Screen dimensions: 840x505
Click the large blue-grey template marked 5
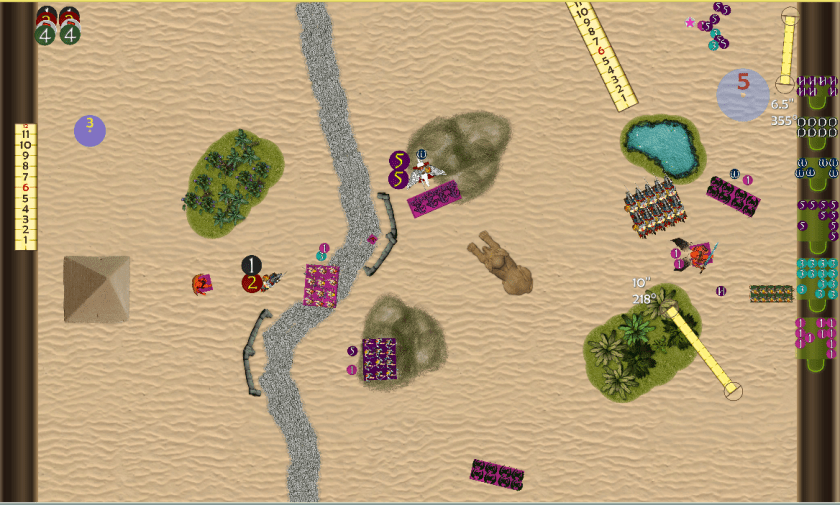coord(743,95)
